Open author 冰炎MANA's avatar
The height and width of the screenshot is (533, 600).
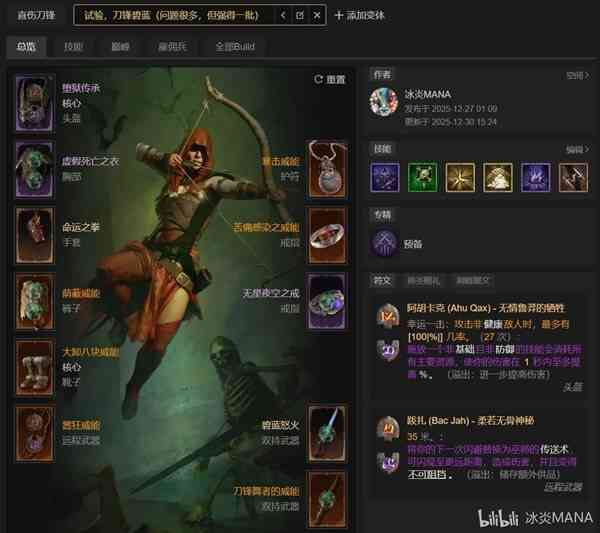pyautogui.click(x=384, y=102)
